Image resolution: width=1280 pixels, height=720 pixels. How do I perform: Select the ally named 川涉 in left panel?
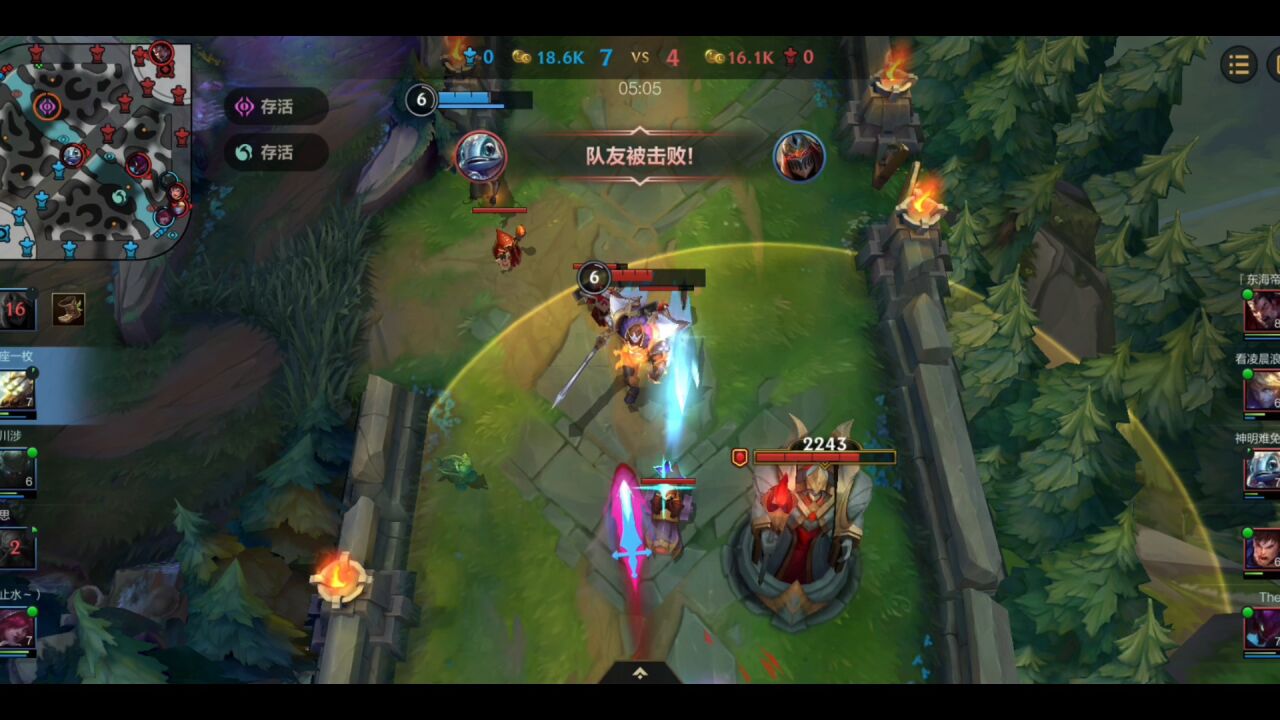coord(18,463)
